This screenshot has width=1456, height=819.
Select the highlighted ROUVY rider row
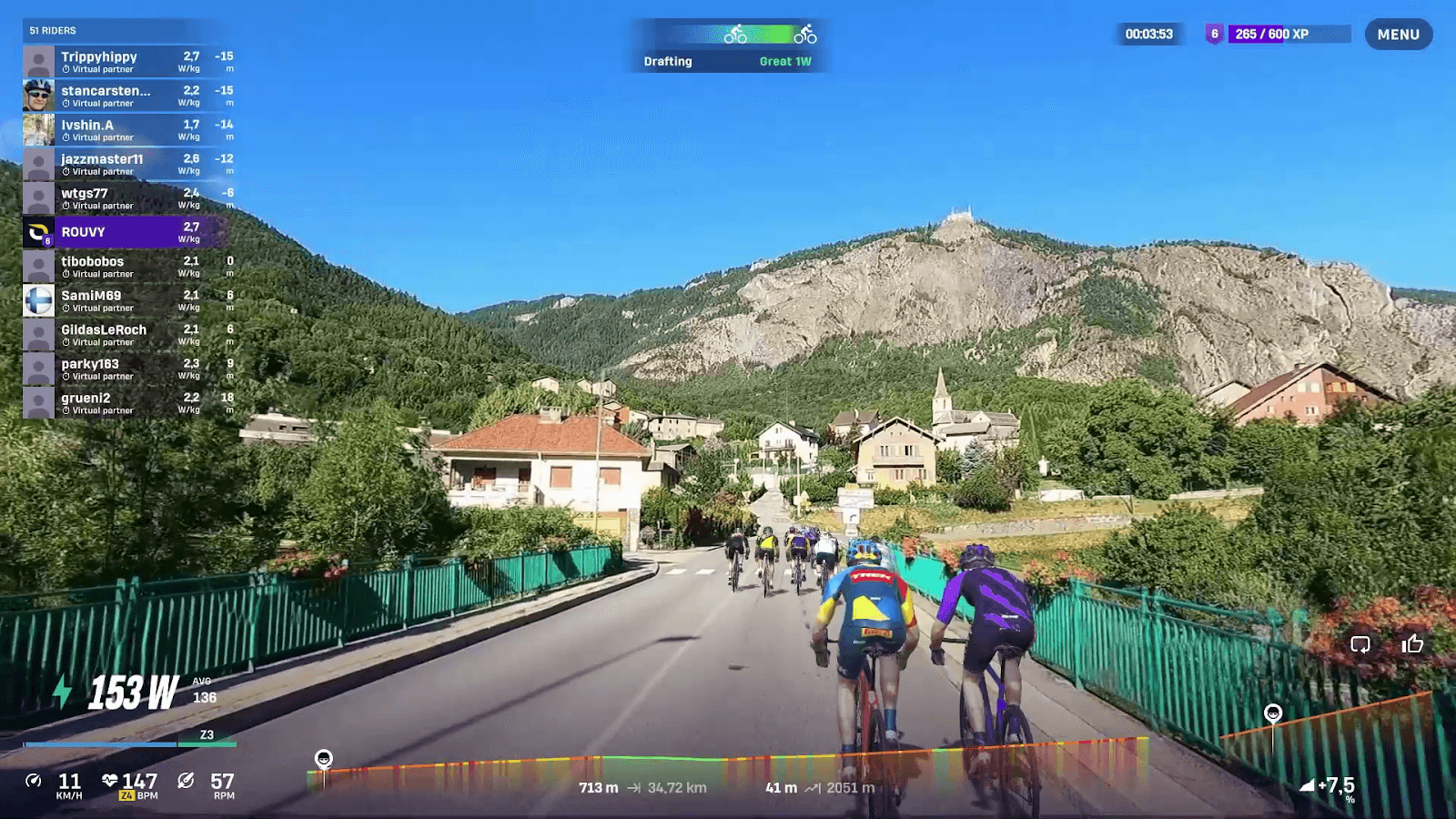[x=127, y=232]
